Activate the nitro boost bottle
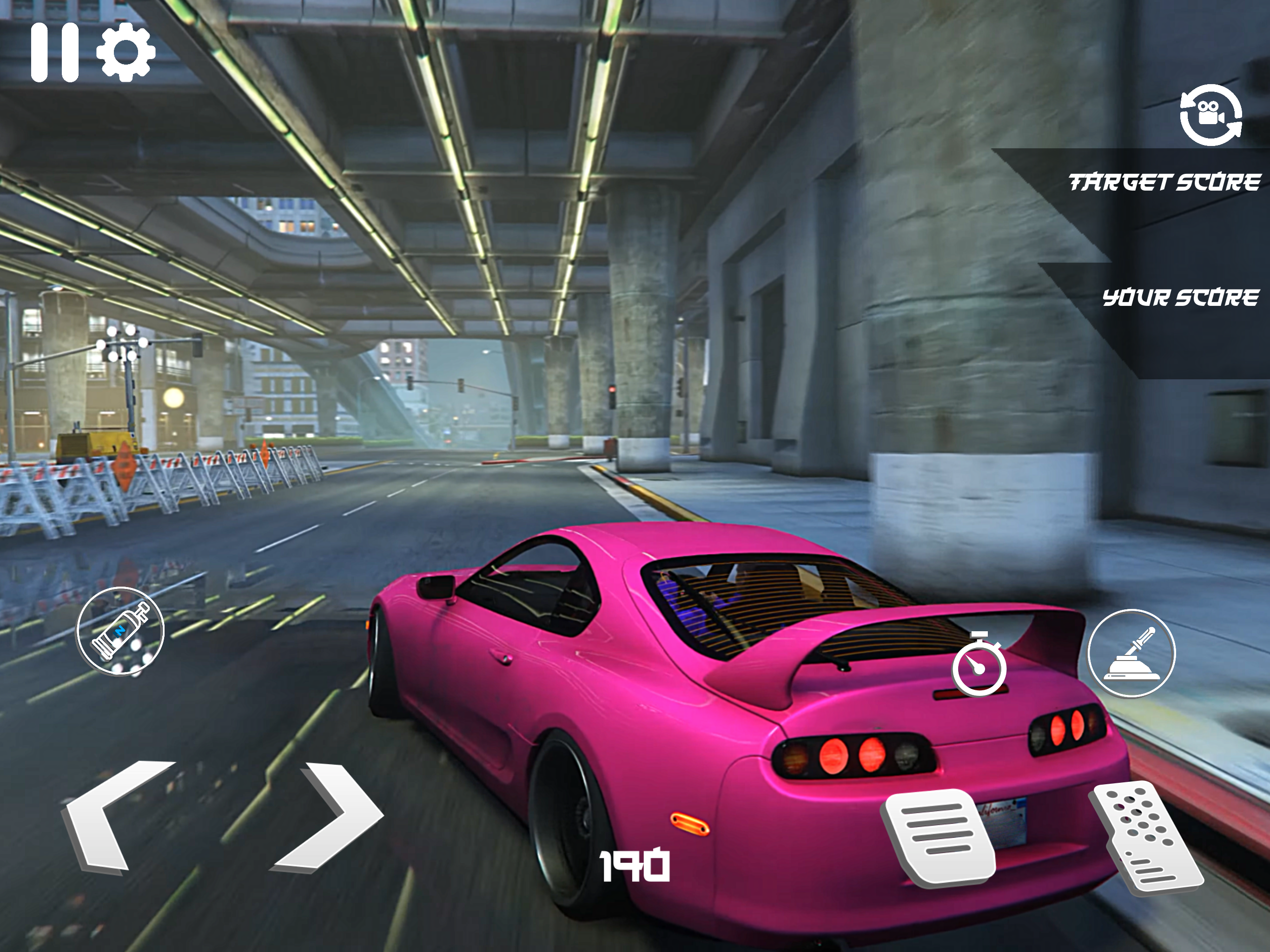 click(120, 631)
